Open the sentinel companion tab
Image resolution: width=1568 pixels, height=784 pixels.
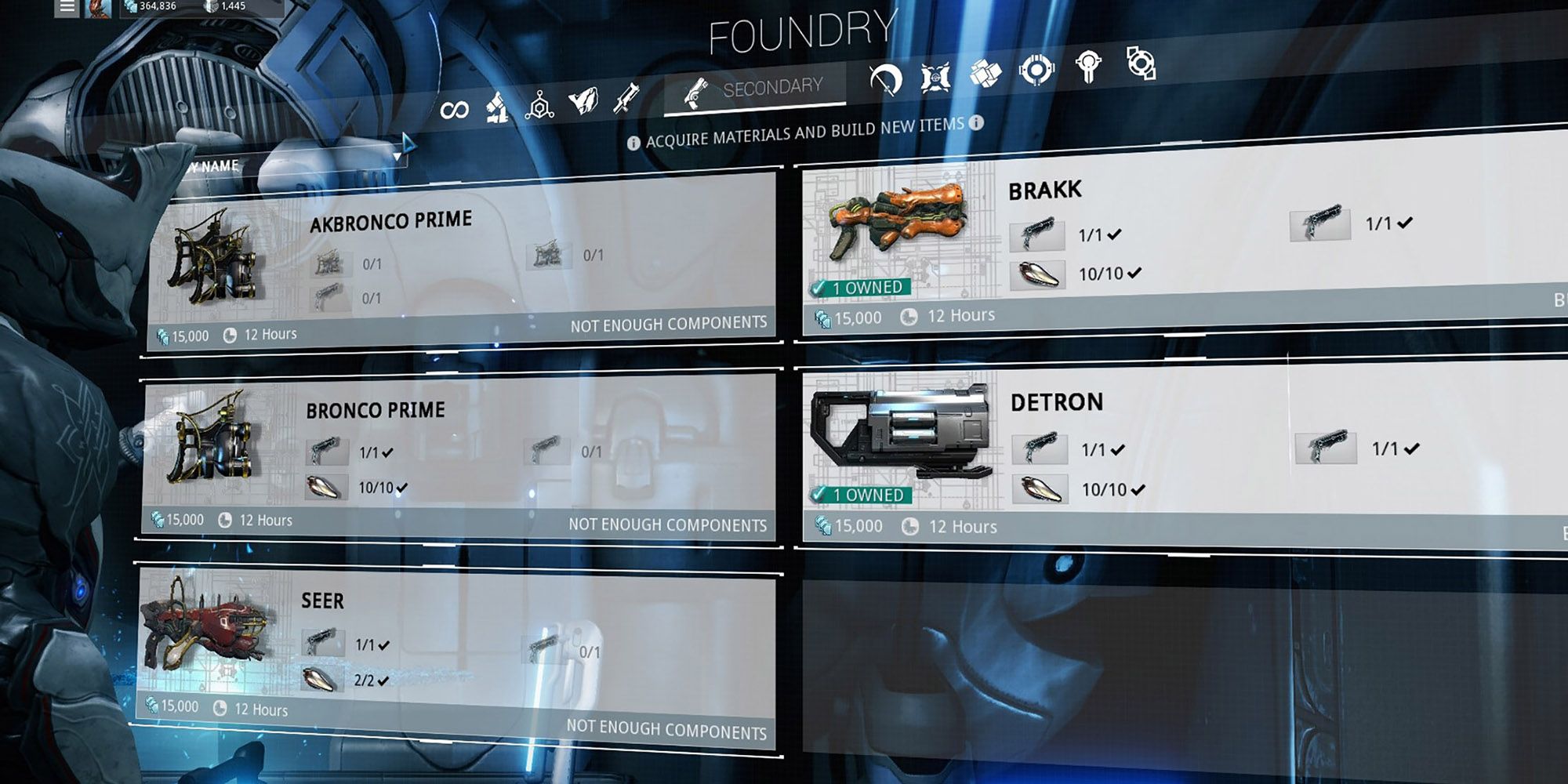(935, 77)
